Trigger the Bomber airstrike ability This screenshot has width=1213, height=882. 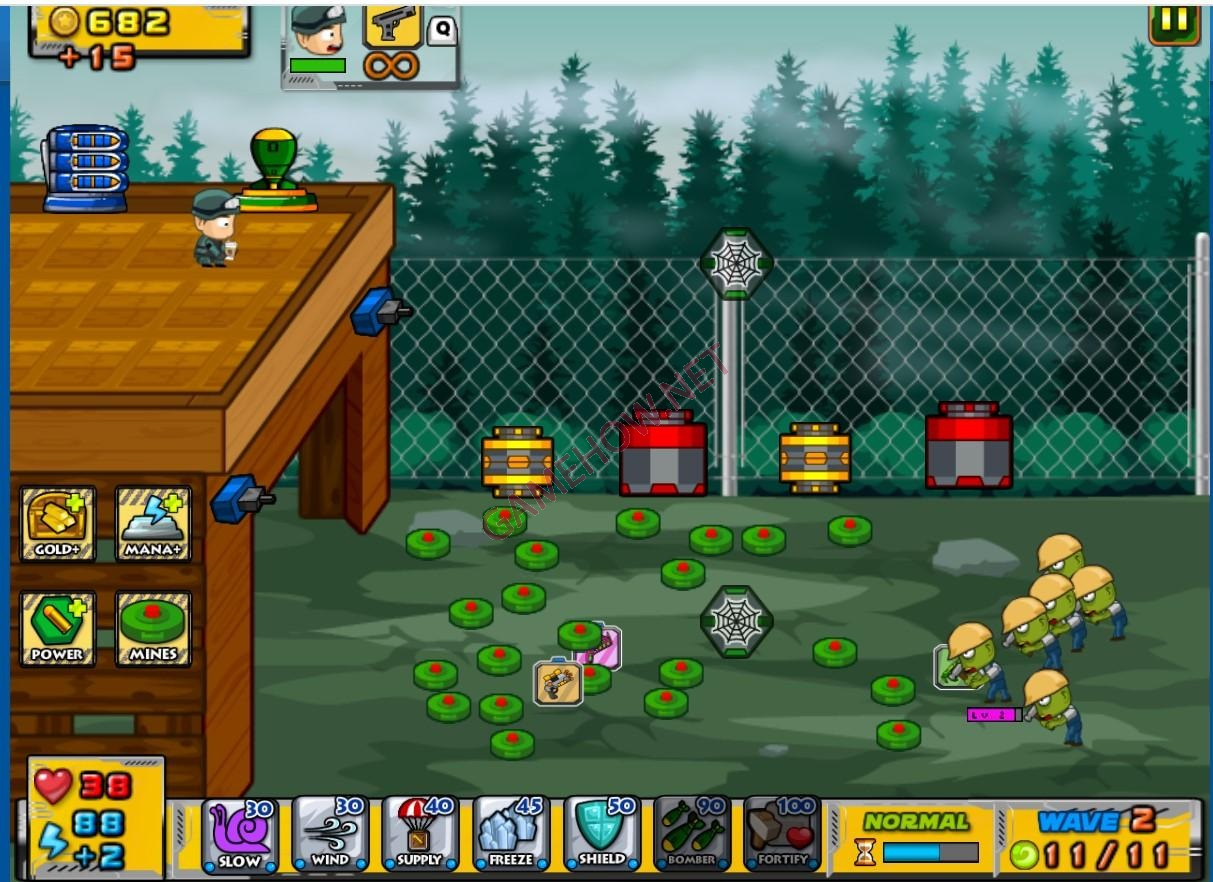pos(691,834)
